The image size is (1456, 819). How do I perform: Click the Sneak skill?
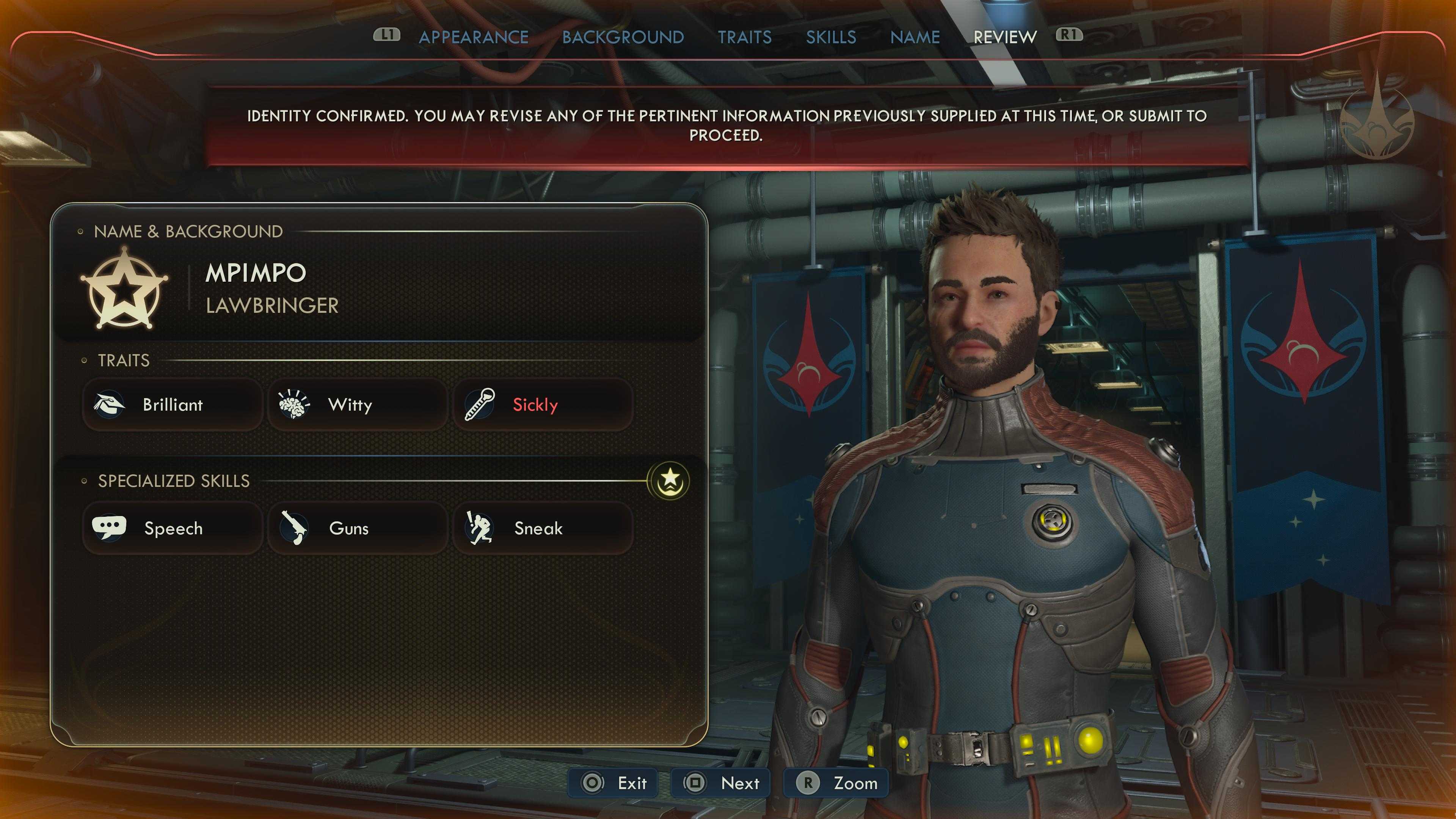pos(543,529)
